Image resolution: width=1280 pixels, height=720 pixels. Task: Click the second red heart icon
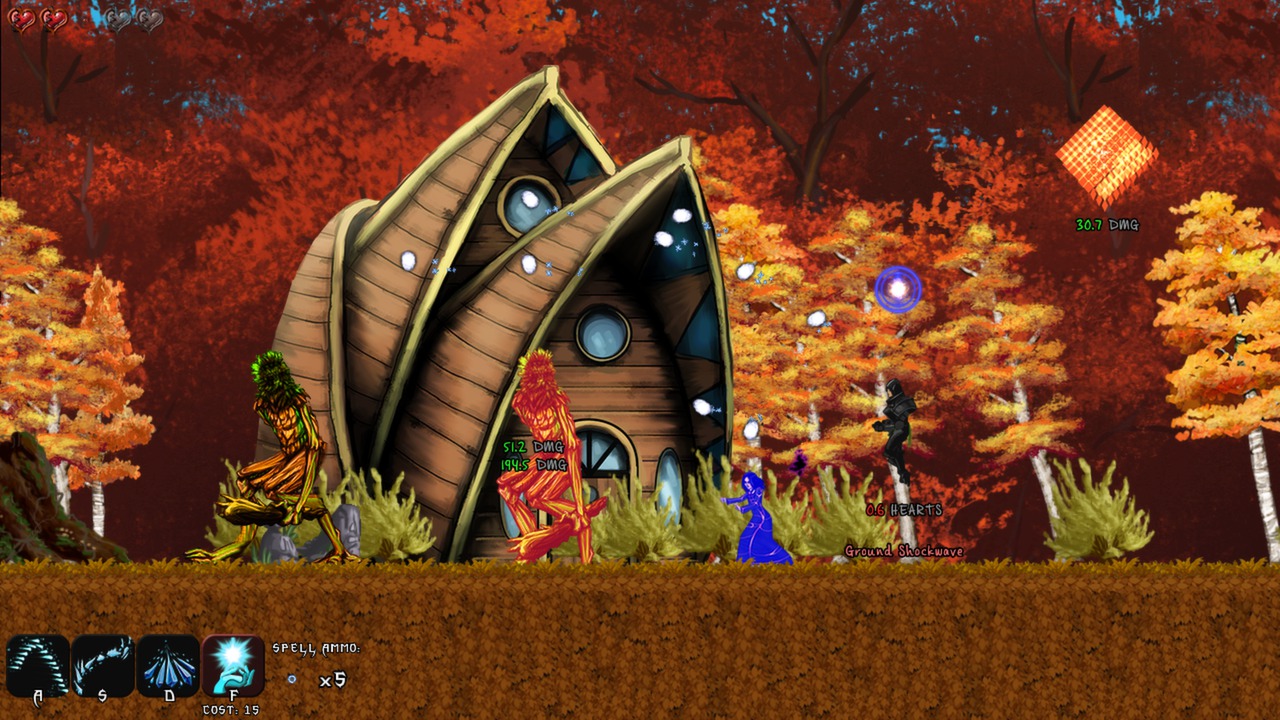tap(55, 20)
